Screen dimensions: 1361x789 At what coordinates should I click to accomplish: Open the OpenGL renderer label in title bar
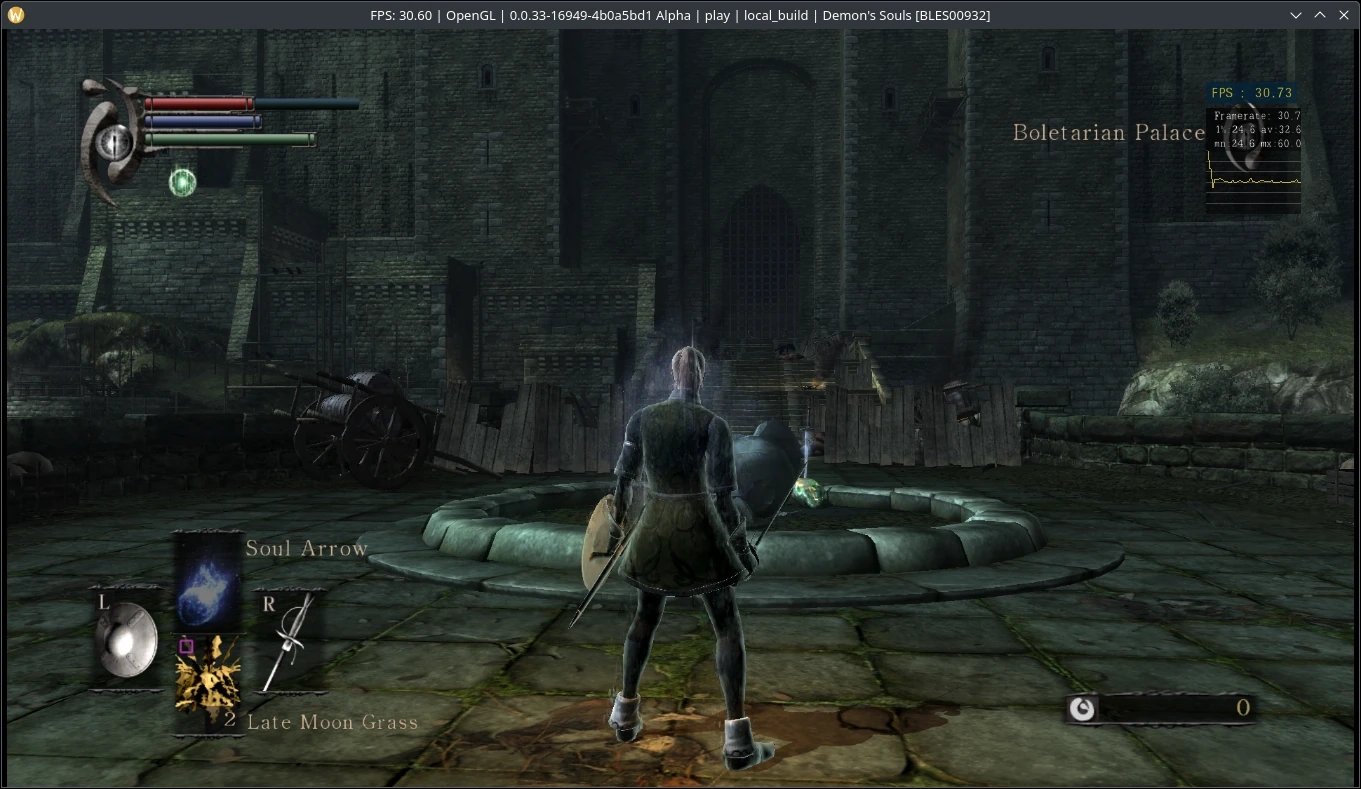coord(473,15)
